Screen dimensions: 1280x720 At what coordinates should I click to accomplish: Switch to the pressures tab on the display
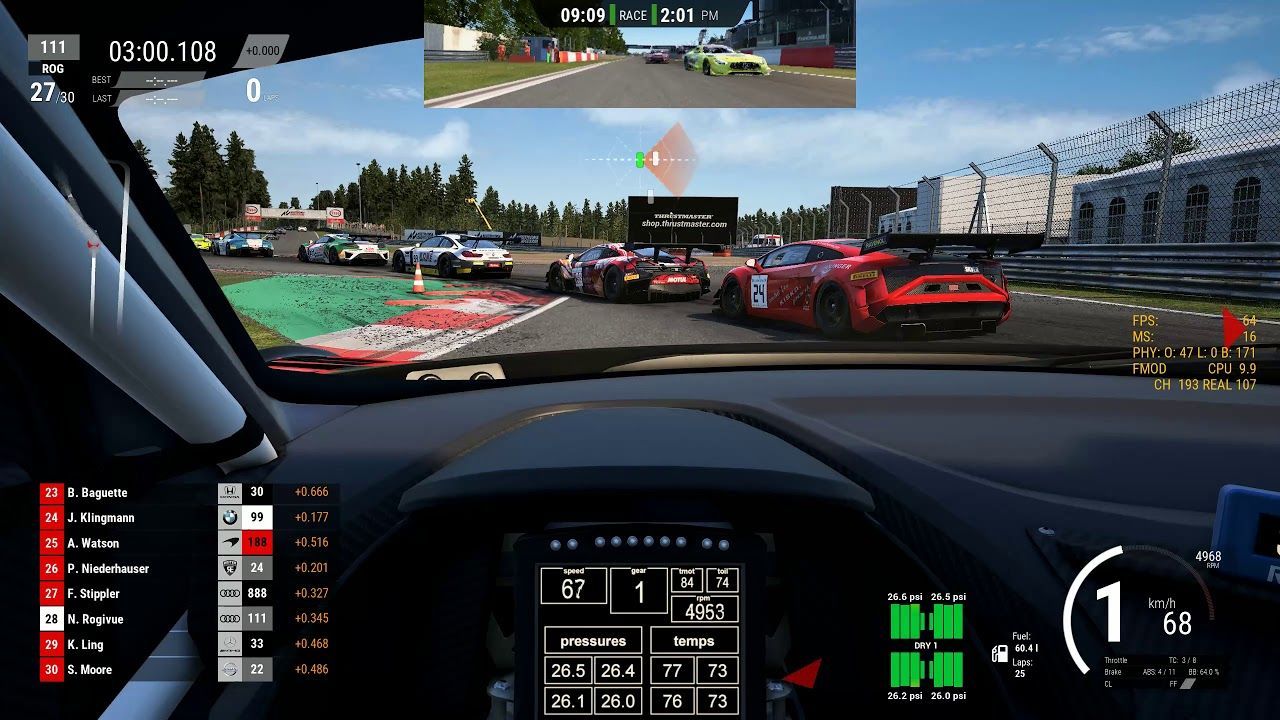592,641
